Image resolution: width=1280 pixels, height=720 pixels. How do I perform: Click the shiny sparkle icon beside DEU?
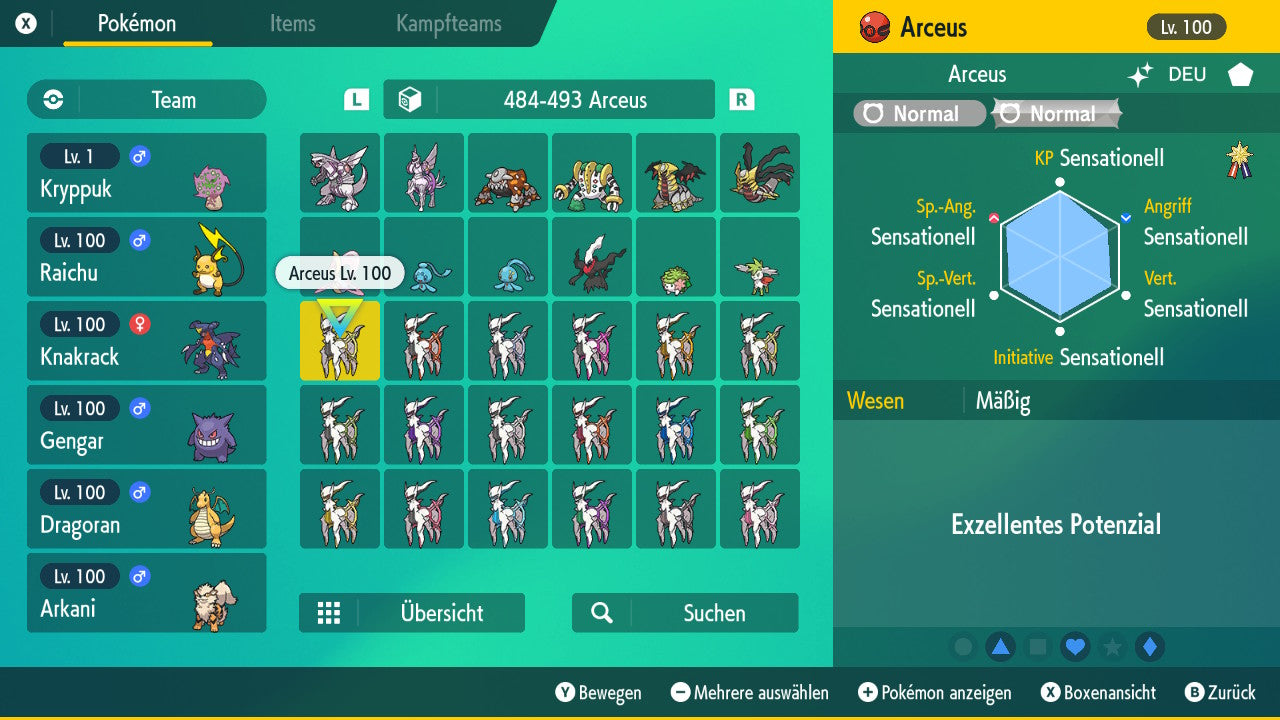[1139, 73]
